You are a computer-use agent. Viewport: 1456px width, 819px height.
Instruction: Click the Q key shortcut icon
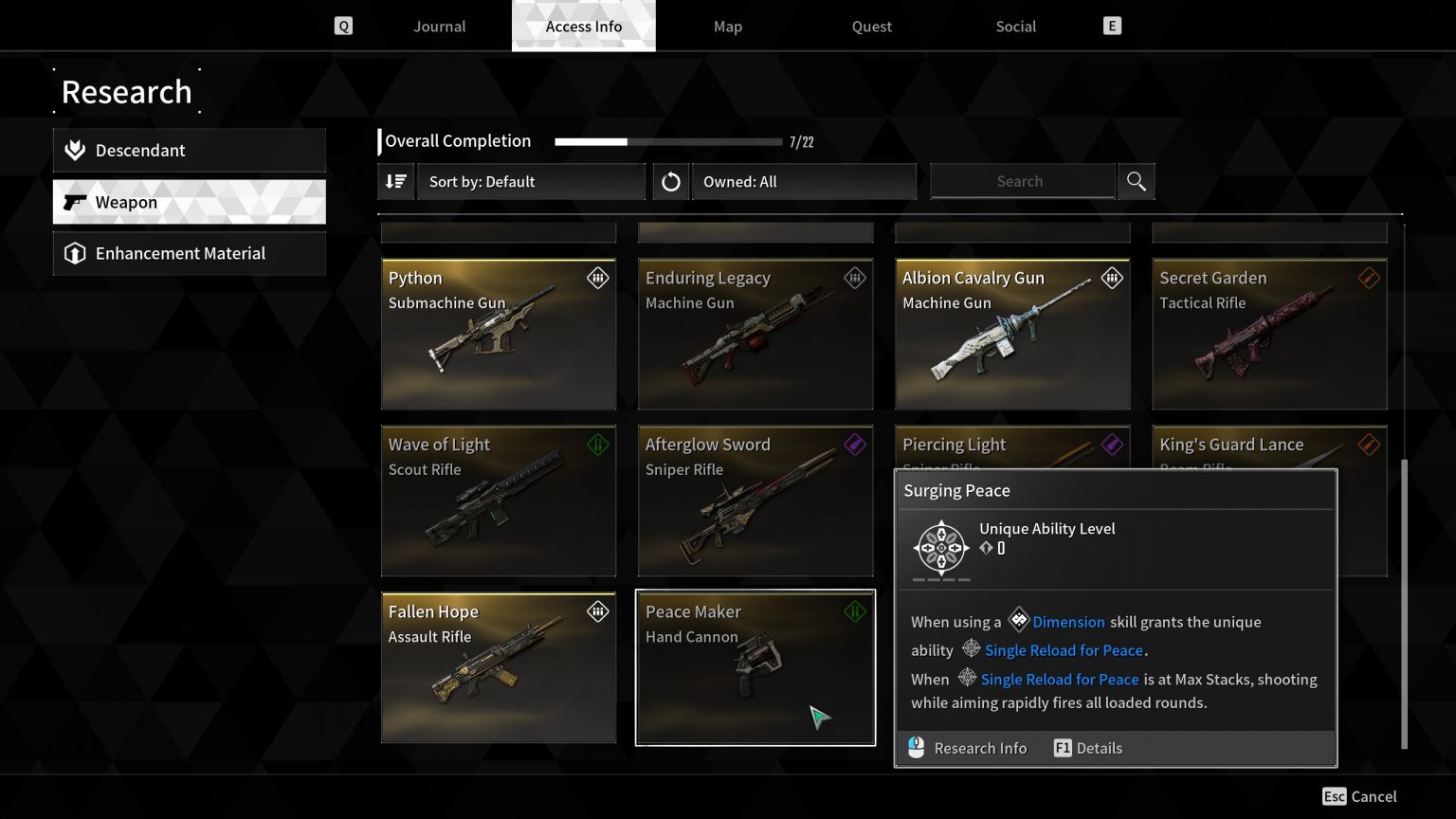coord(343,26)
